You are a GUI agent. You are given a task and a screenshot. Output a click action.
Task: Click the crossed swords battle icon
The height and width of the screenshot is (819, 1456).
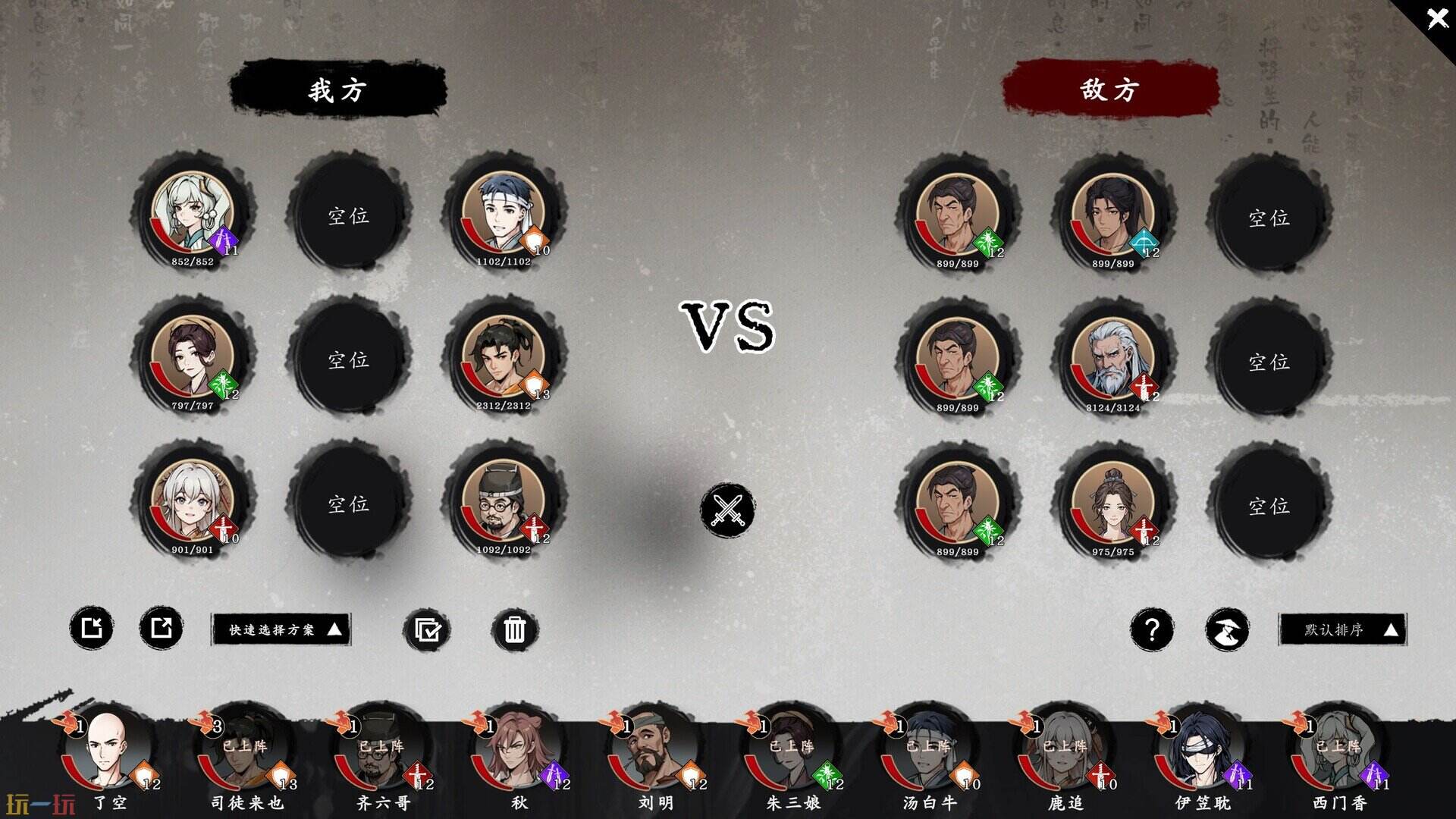[727, 510]
